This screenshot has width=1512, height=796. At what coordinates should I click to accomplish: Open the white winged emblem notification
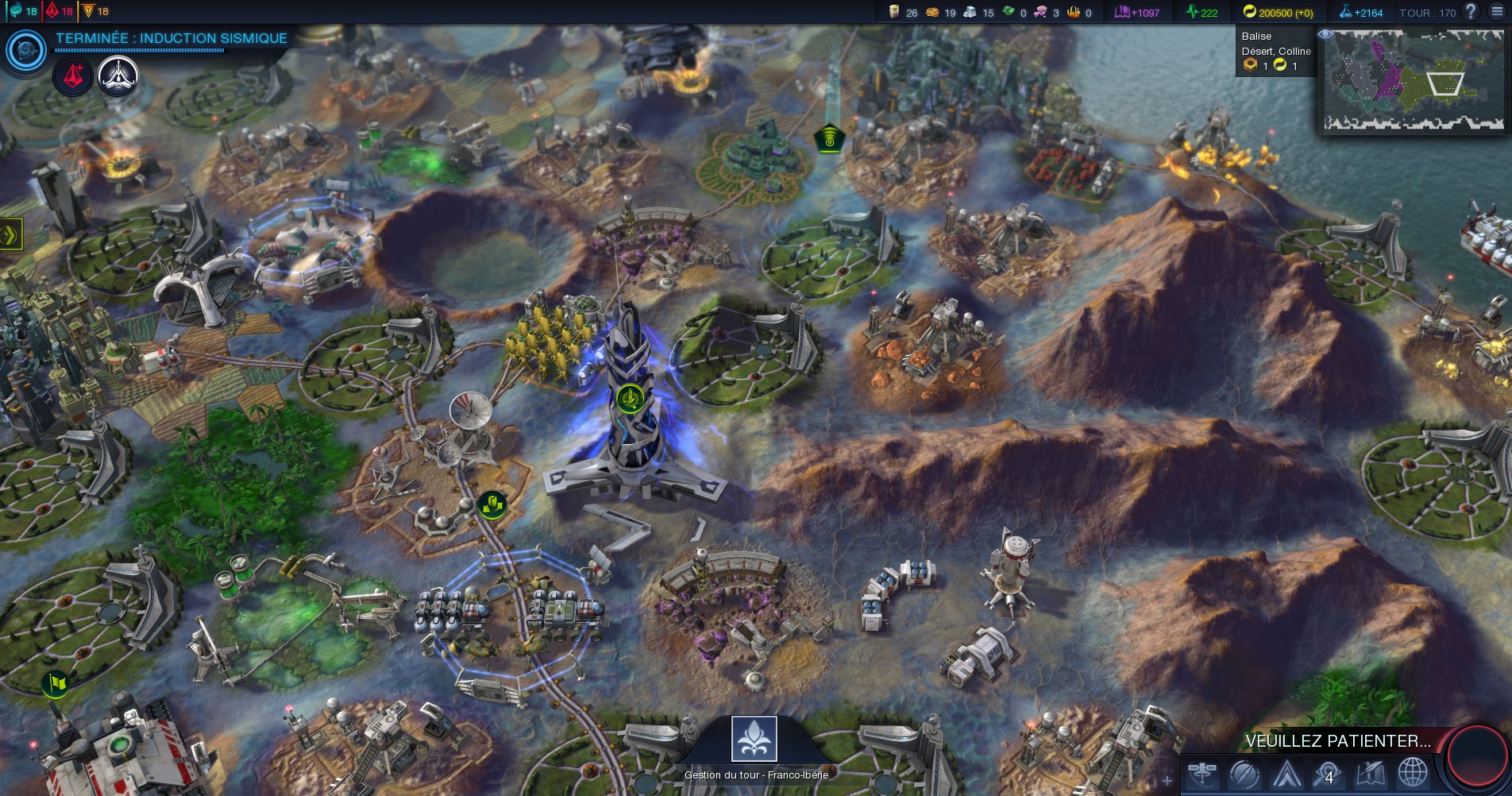118,77
